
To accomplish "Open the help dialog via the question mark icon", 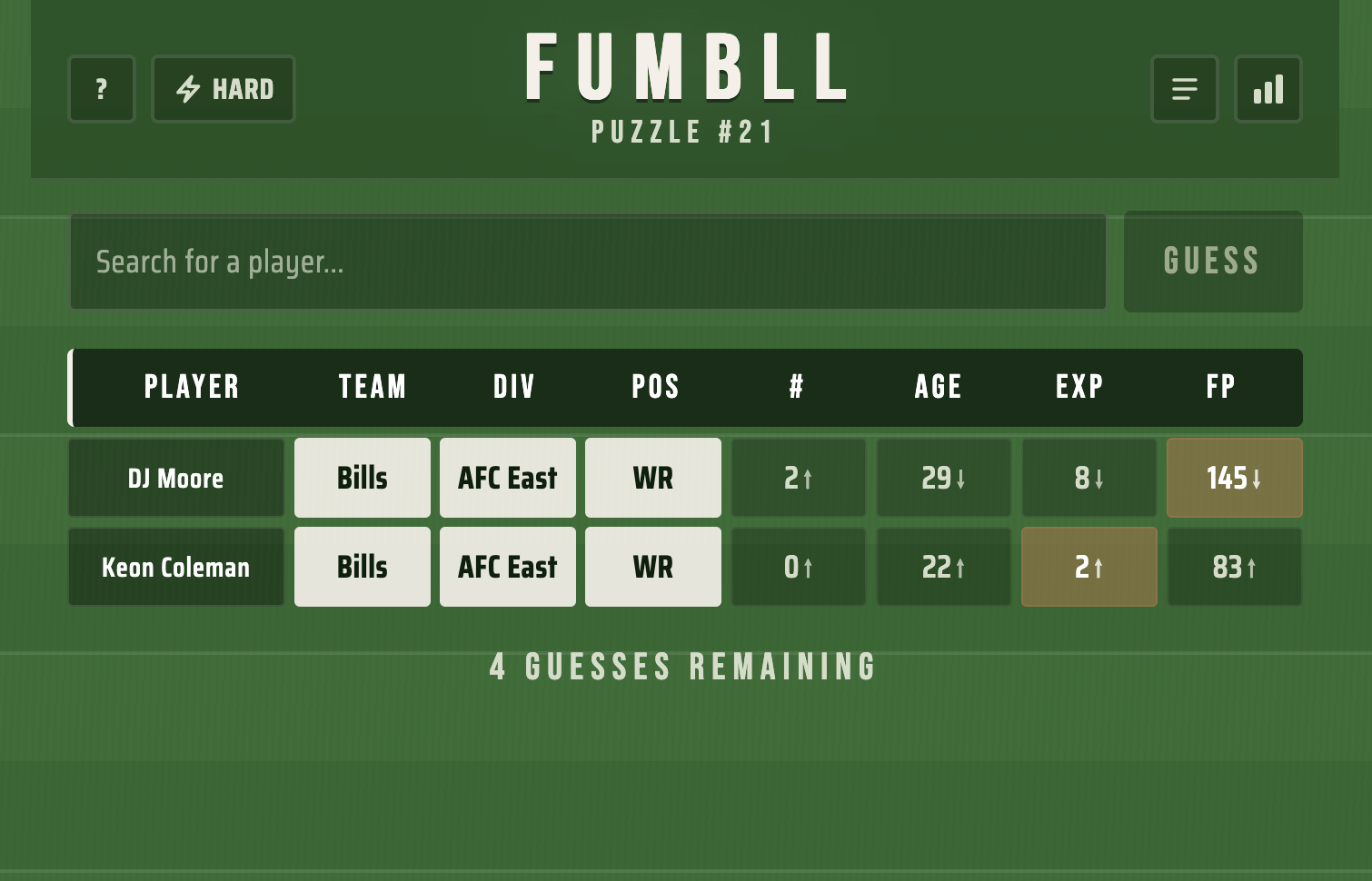I will (x=101, y=89).
